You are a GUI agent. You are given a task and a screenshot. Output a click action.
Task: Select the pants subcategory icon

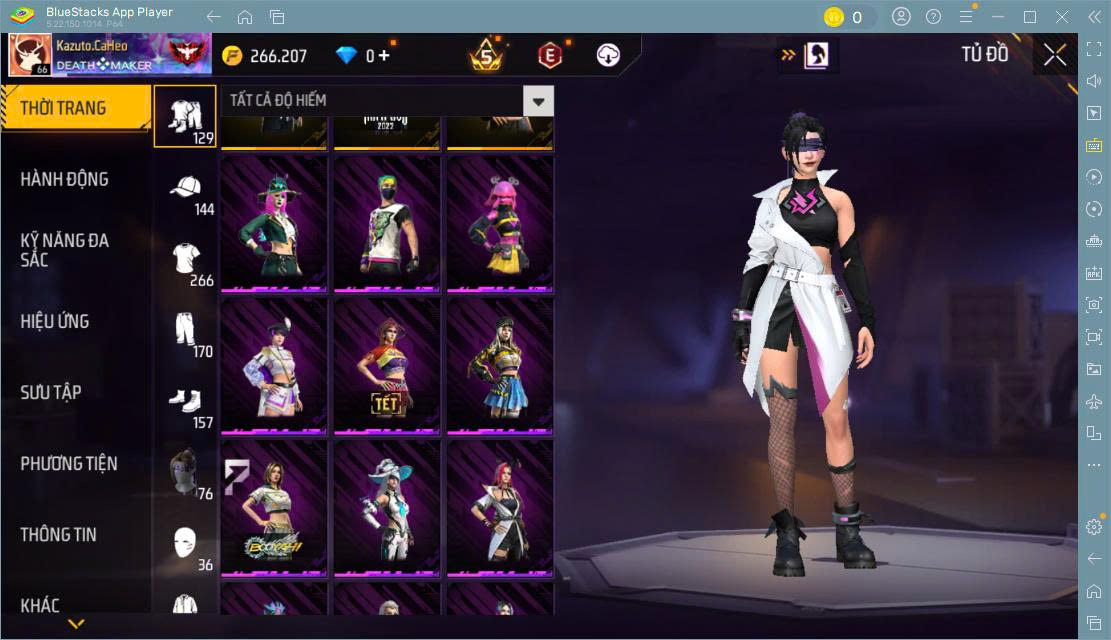[x=186, y=333]
